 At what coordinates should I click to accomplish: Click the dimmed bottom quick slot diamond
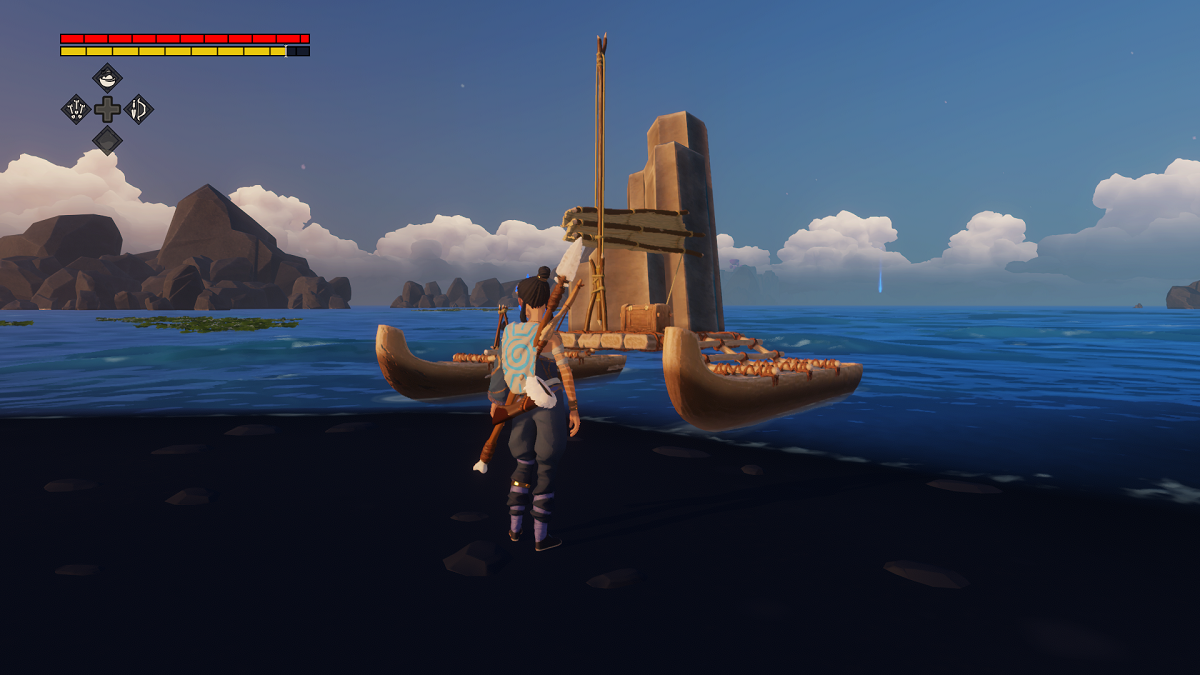[107, 141]
